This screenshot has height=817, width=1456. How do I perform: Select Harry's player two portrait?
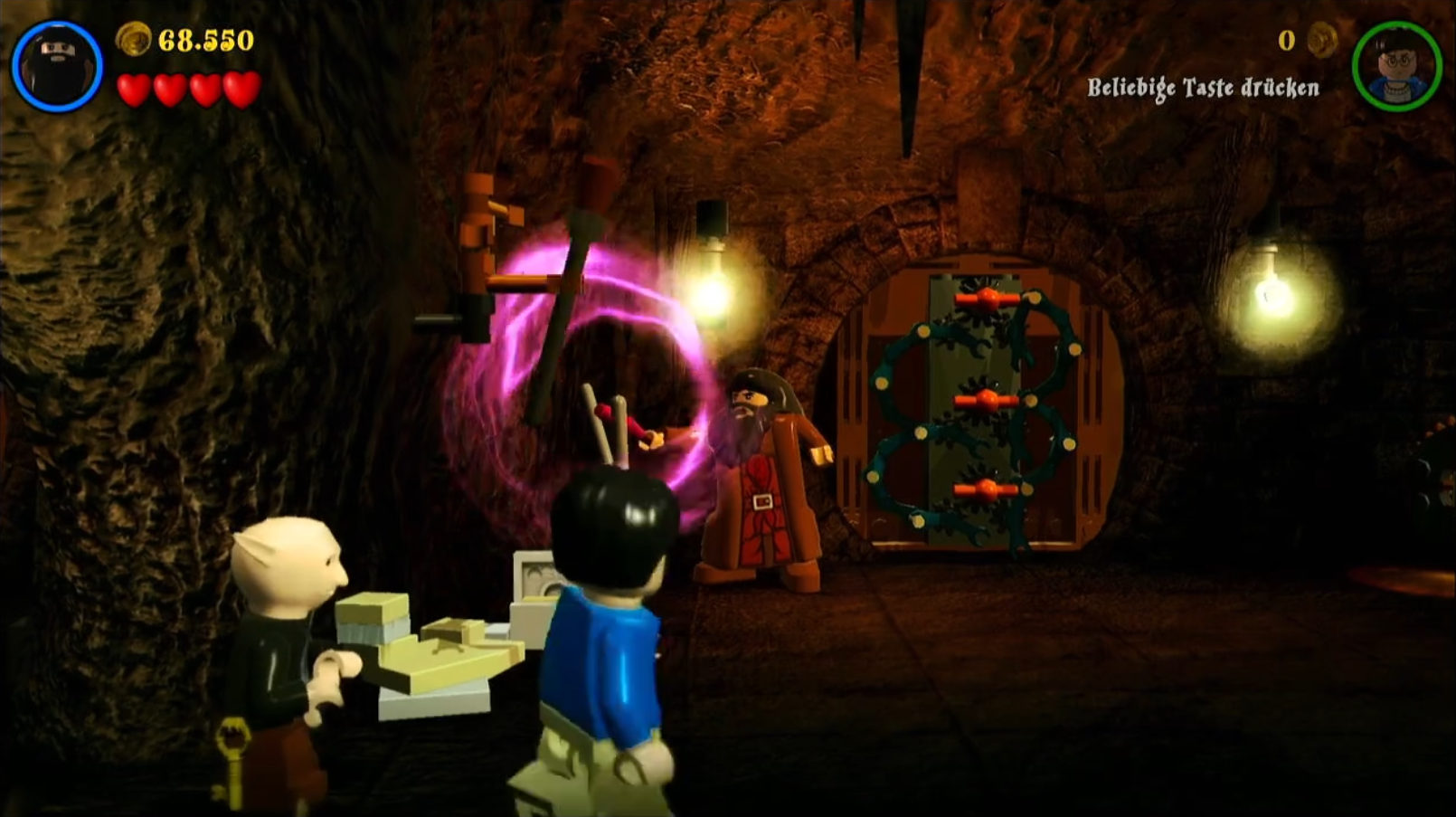pos(1396,66)
